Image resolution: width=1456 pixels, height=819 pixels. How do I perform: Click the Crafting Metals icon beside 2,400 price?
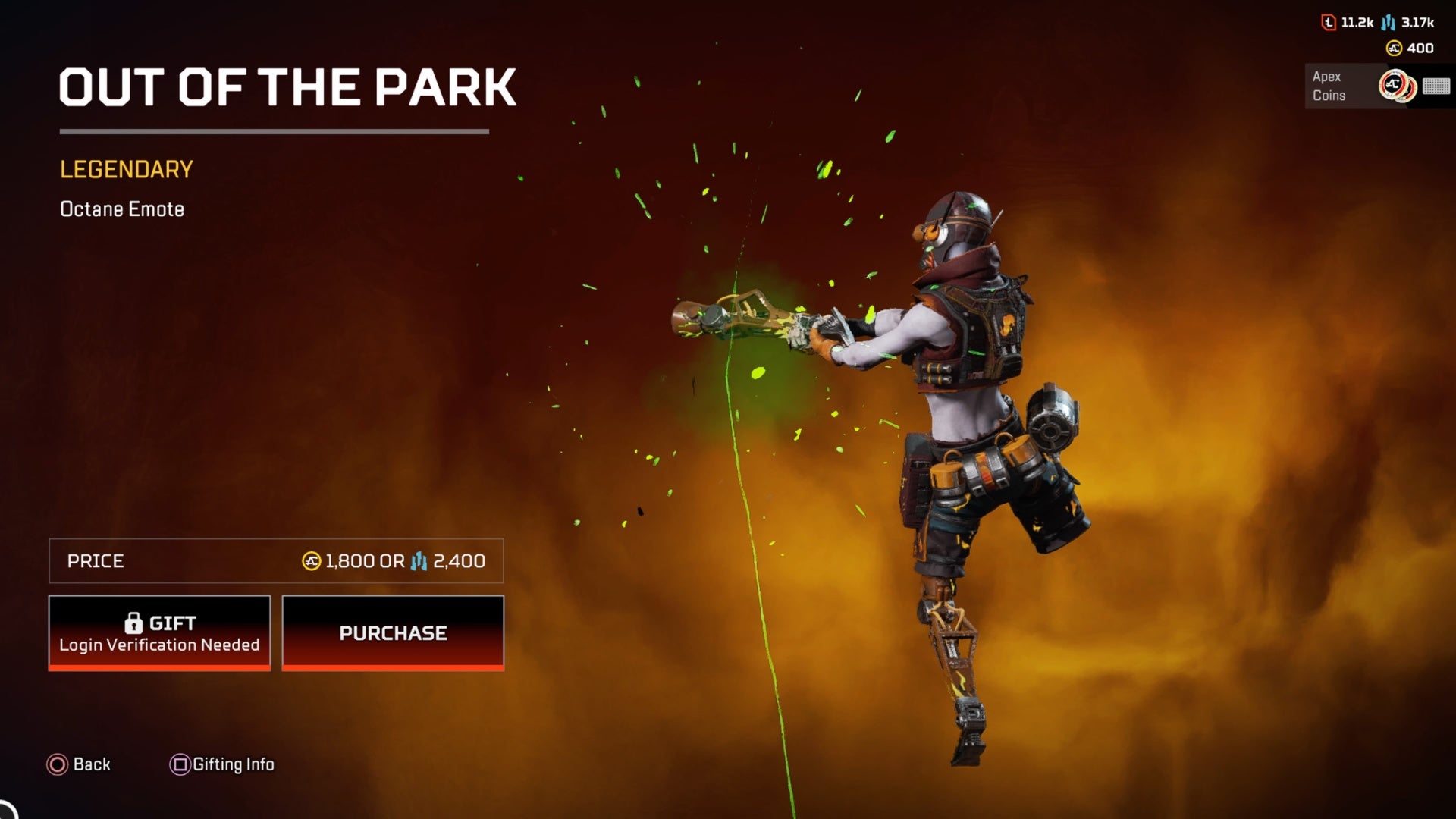coord(419,562)
